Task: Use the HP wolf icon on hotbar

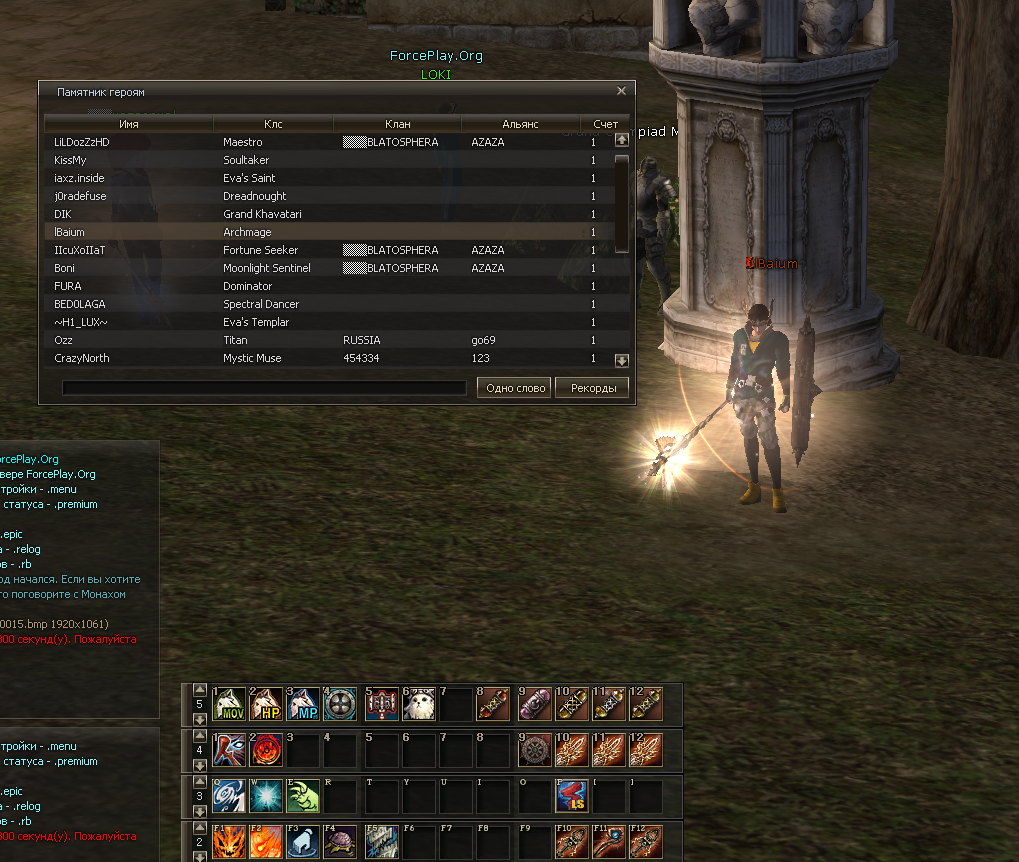Action: tap(267, 704)
